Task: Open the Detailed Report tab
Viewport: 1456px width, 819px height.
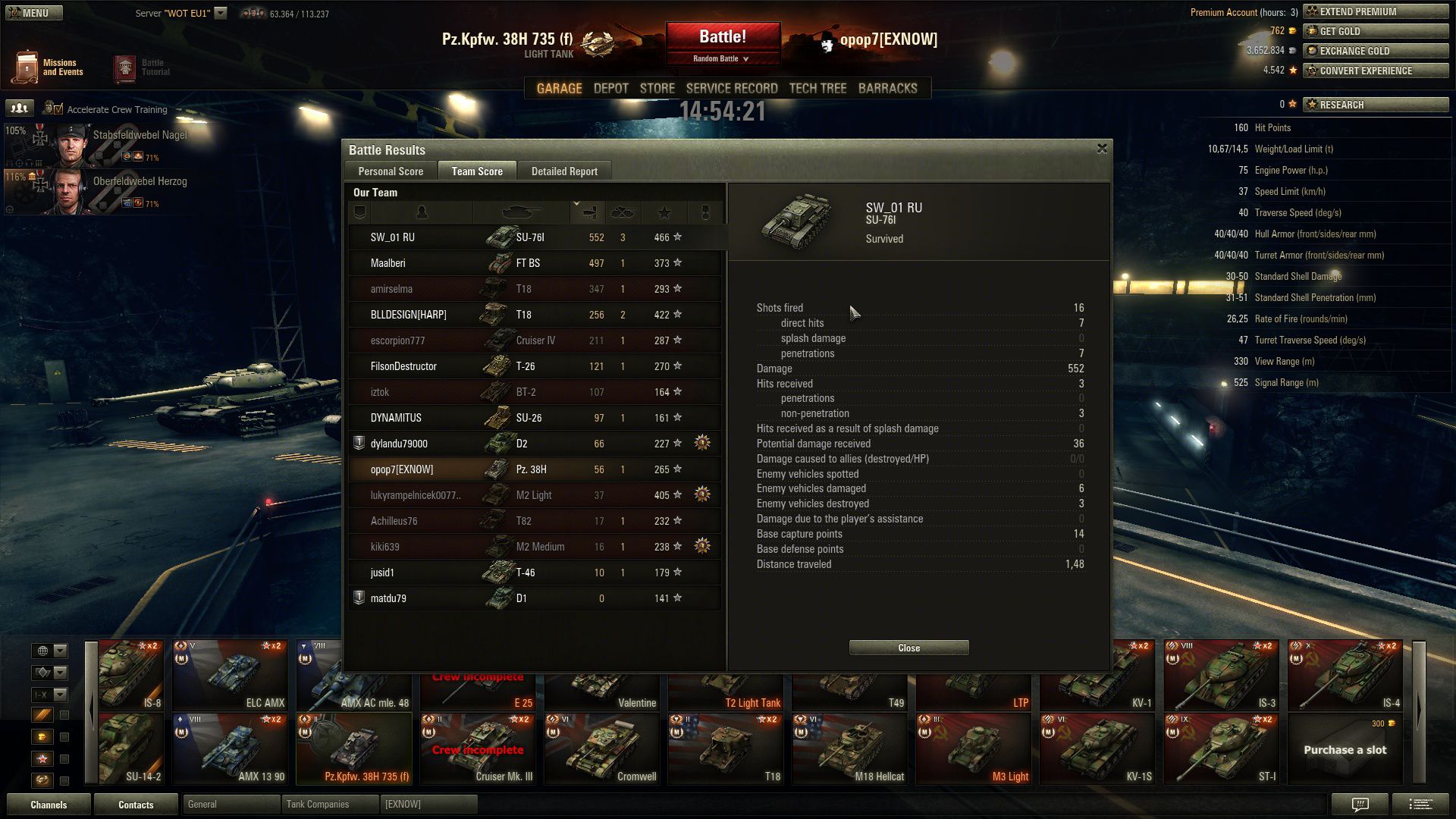Action: click(564, 171)
